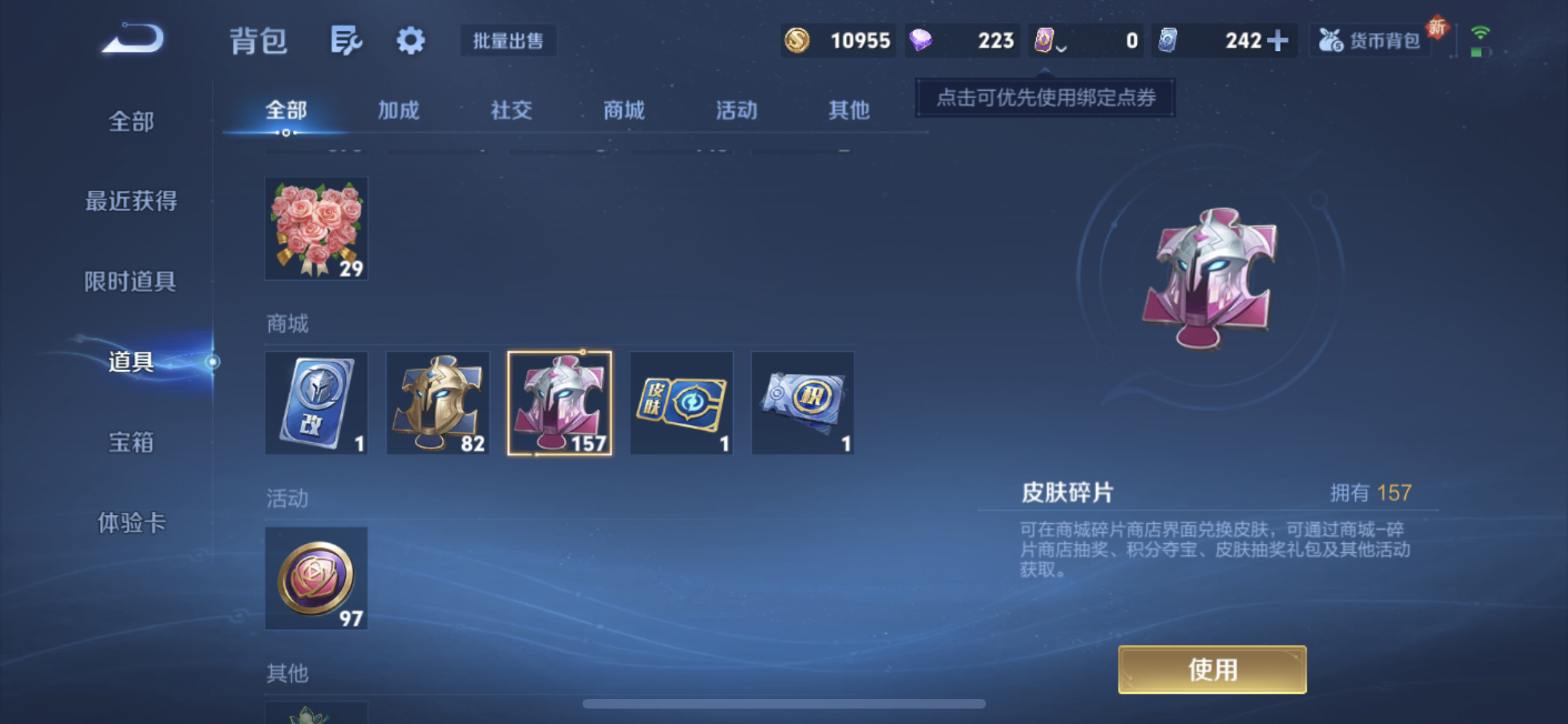1568x724 pixels.
Task: Toggle priority use of bound vouchers
Action: [x=1044, y=98]
